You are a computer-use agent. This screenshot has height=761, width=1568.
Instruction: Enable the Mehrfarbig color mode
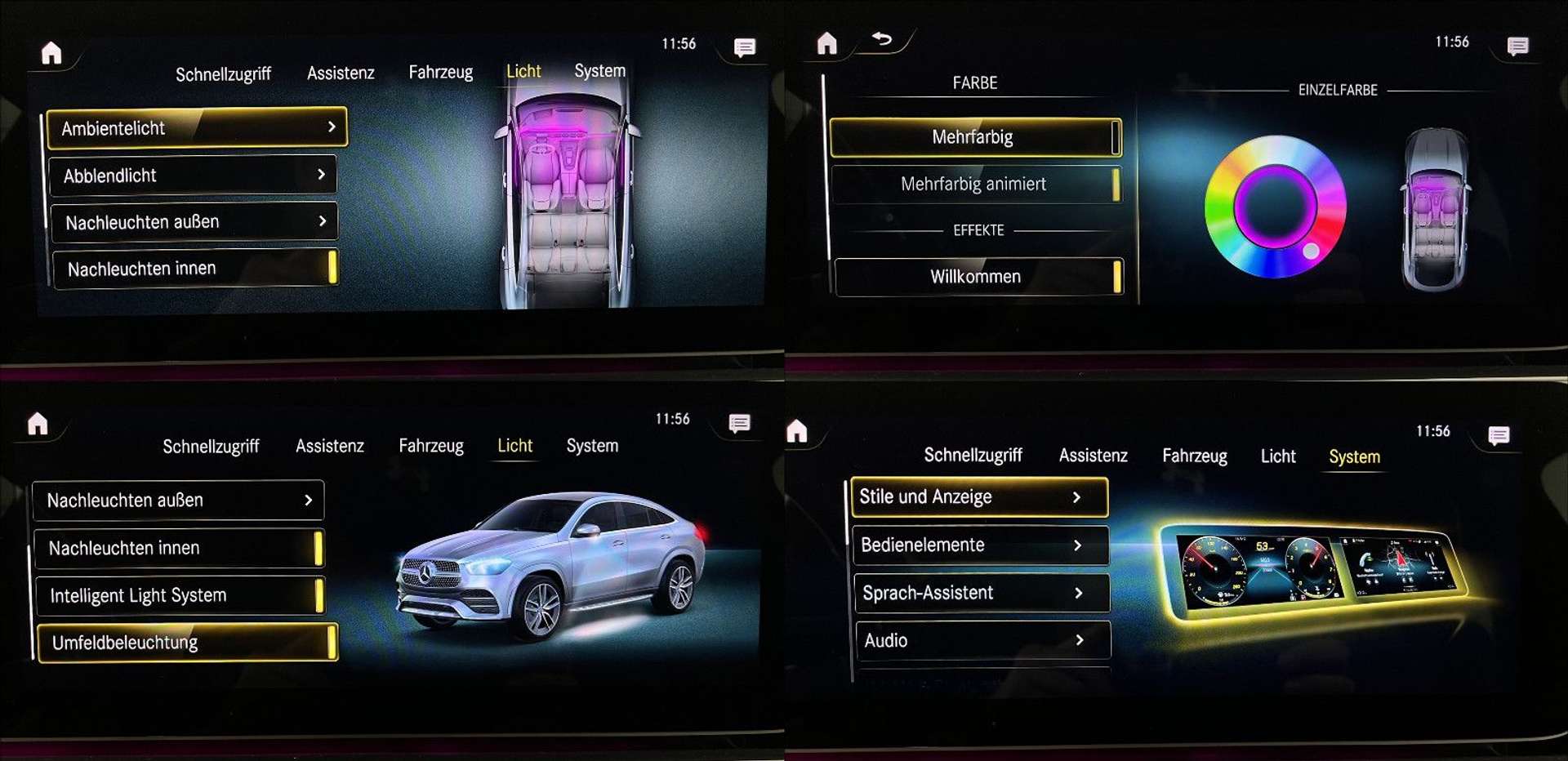point(974,136)
